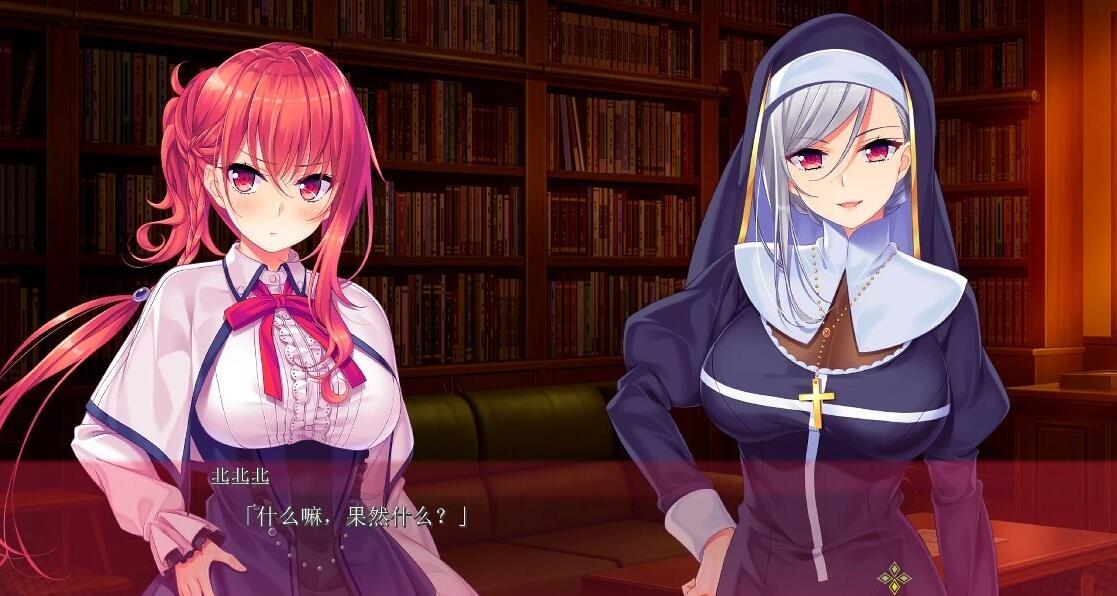Click the diamond-shaped continue indicator

892,577
